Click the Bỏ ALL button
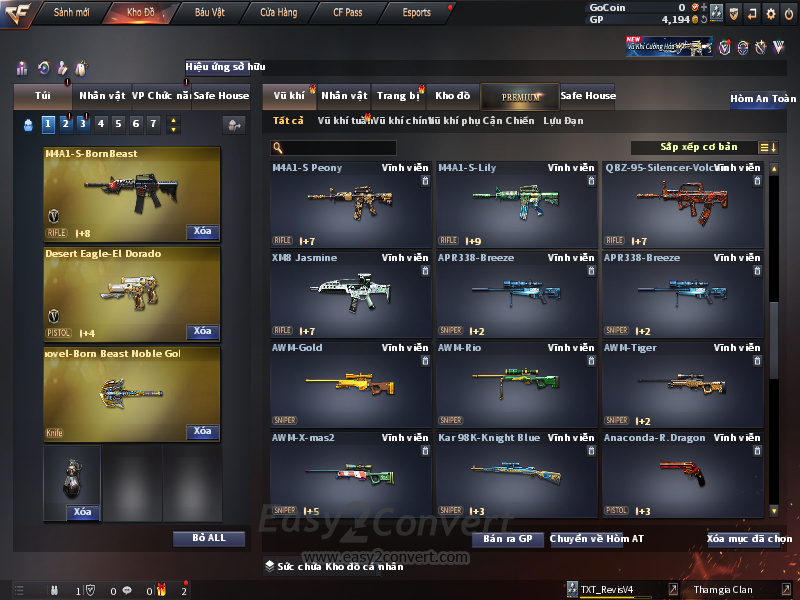This screenshot has width=800, height=600. click(209, 538)
